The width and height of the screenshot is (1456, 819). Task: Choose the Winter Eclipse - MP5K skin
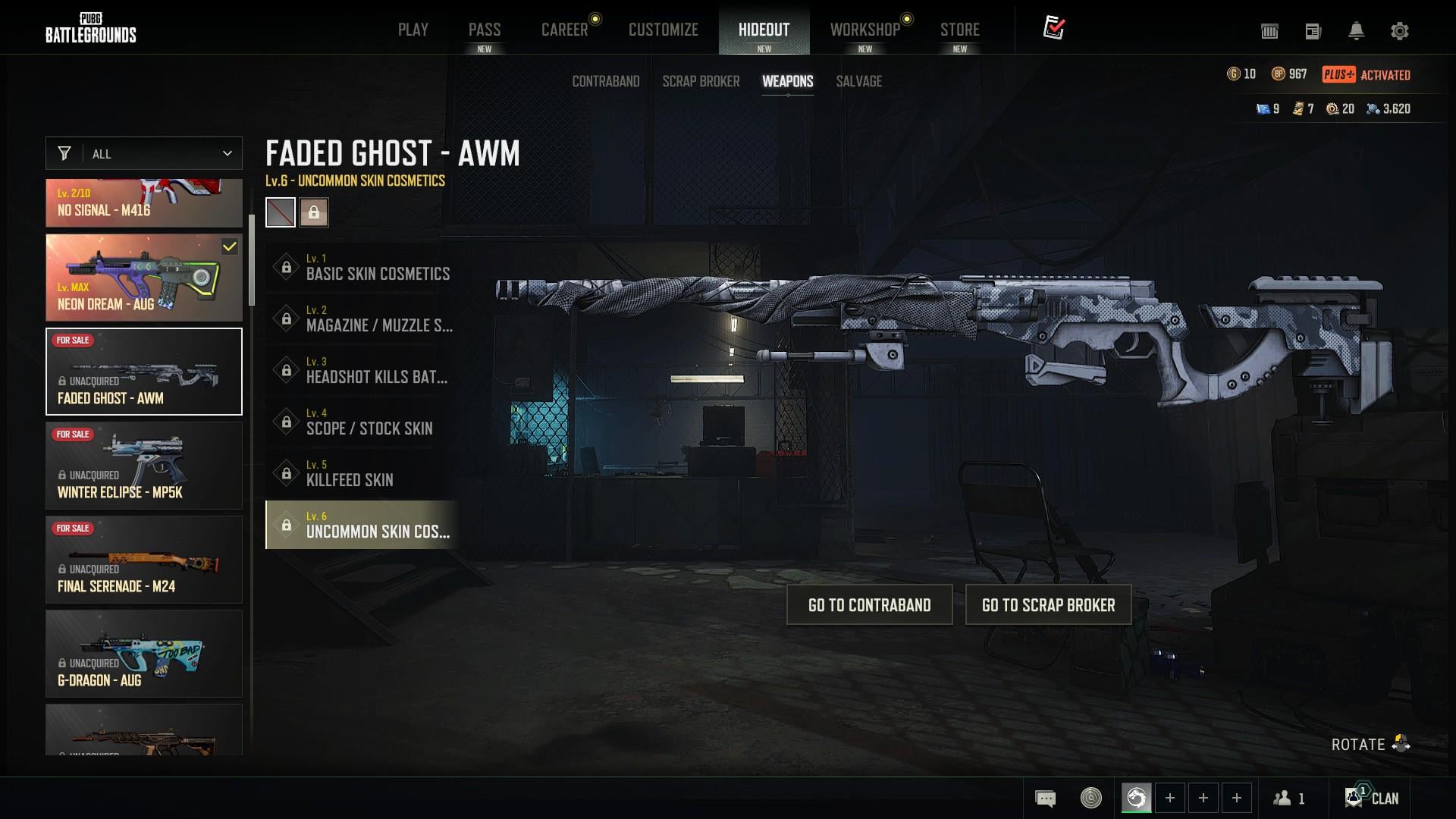(144, 466)
